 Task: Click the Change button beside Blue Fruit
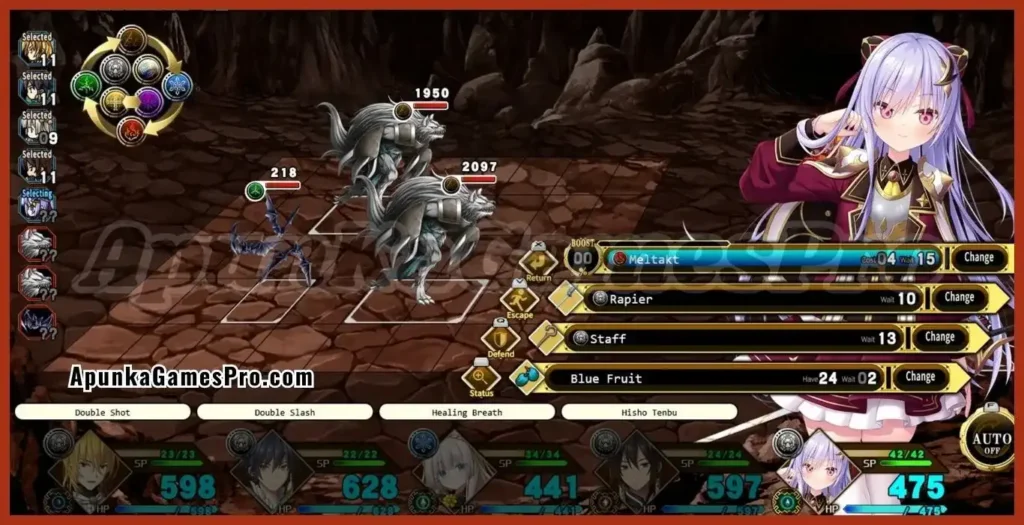920,377
